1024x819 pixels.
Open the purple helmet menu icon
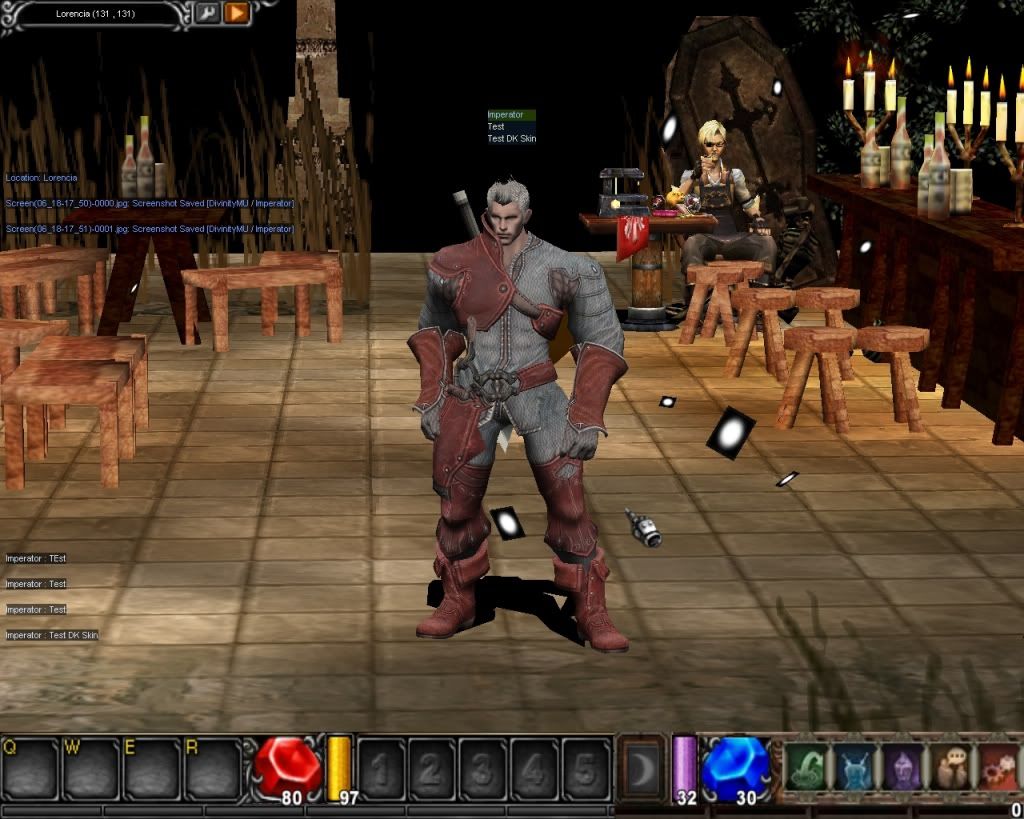pyautogui.click(x=902, y=768)
